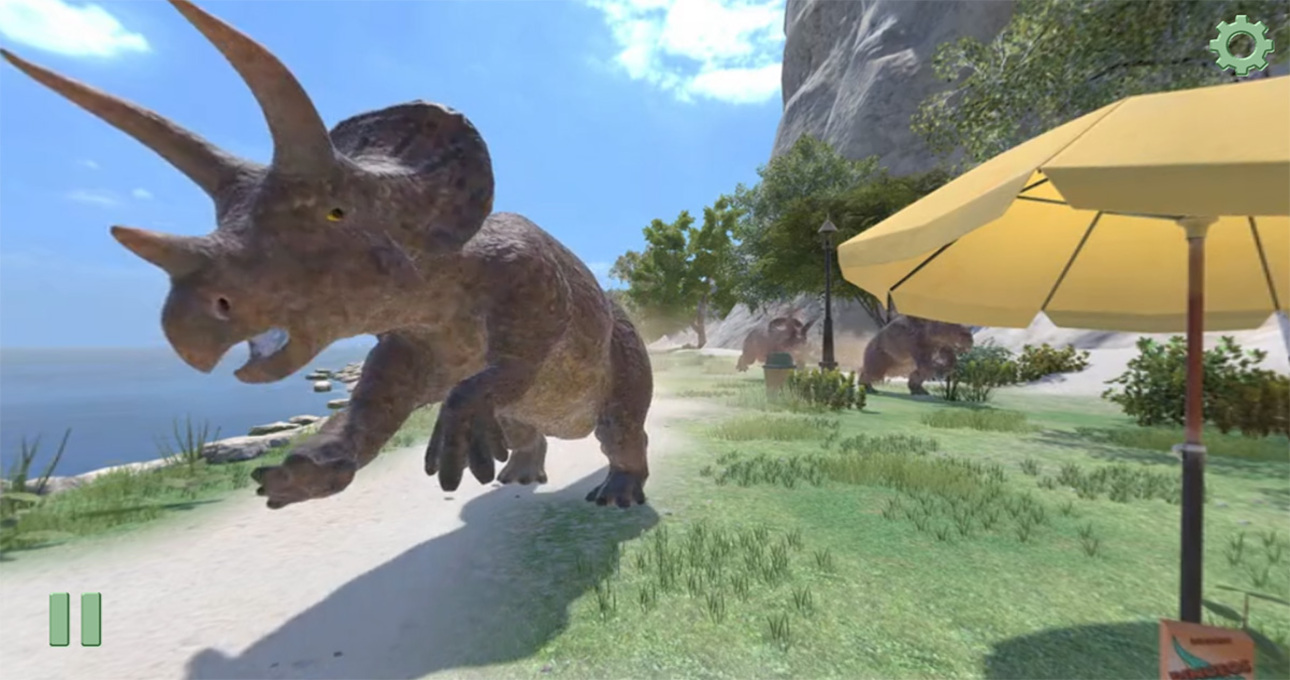Open settings with the green gear icon
Screen dimensions: 1290x680
(1240, 45)
